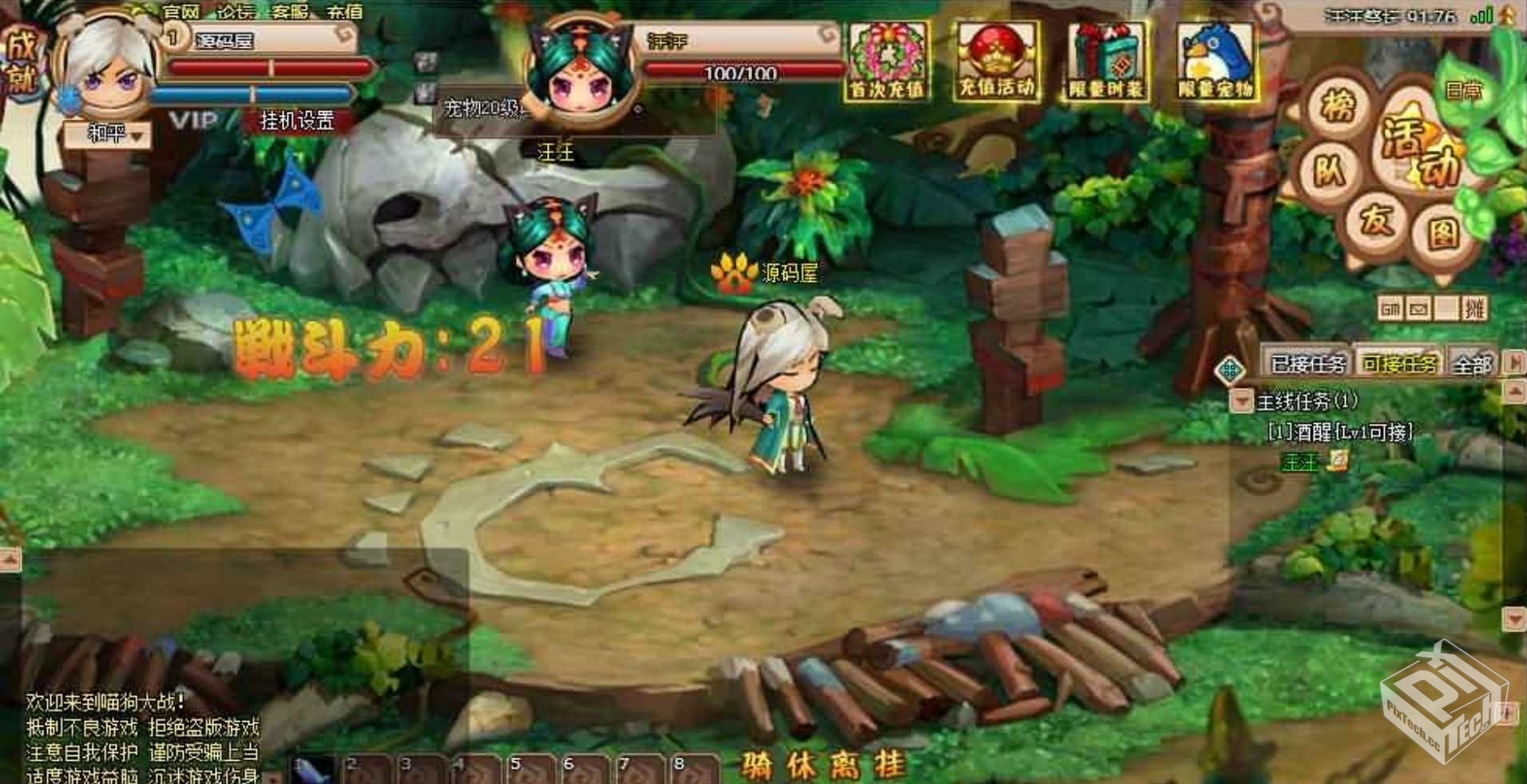Open the 挂机设置 auto-battle settings

(x=297, y=121)
